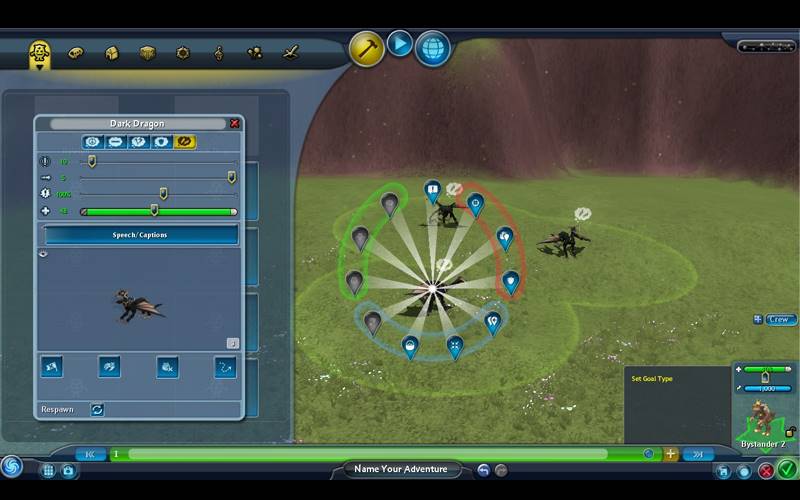This screenshot has width=800, height=500.
Task: Open the Speech/Captions editor
Action: coord(140,235)
